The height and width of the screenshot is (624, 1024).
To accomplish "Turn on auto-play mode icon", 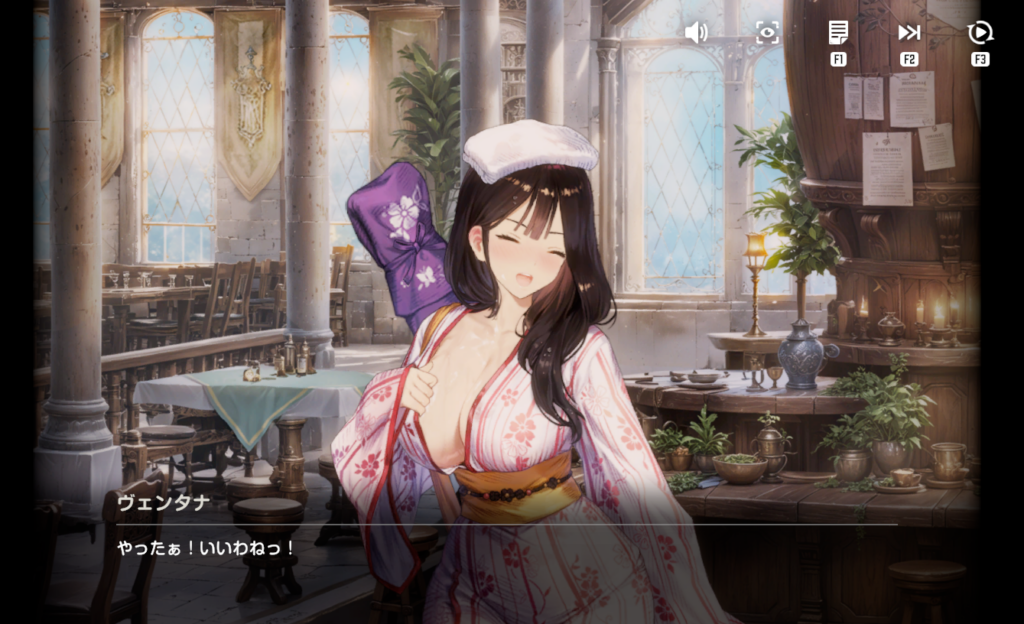I will click(980, 33).
